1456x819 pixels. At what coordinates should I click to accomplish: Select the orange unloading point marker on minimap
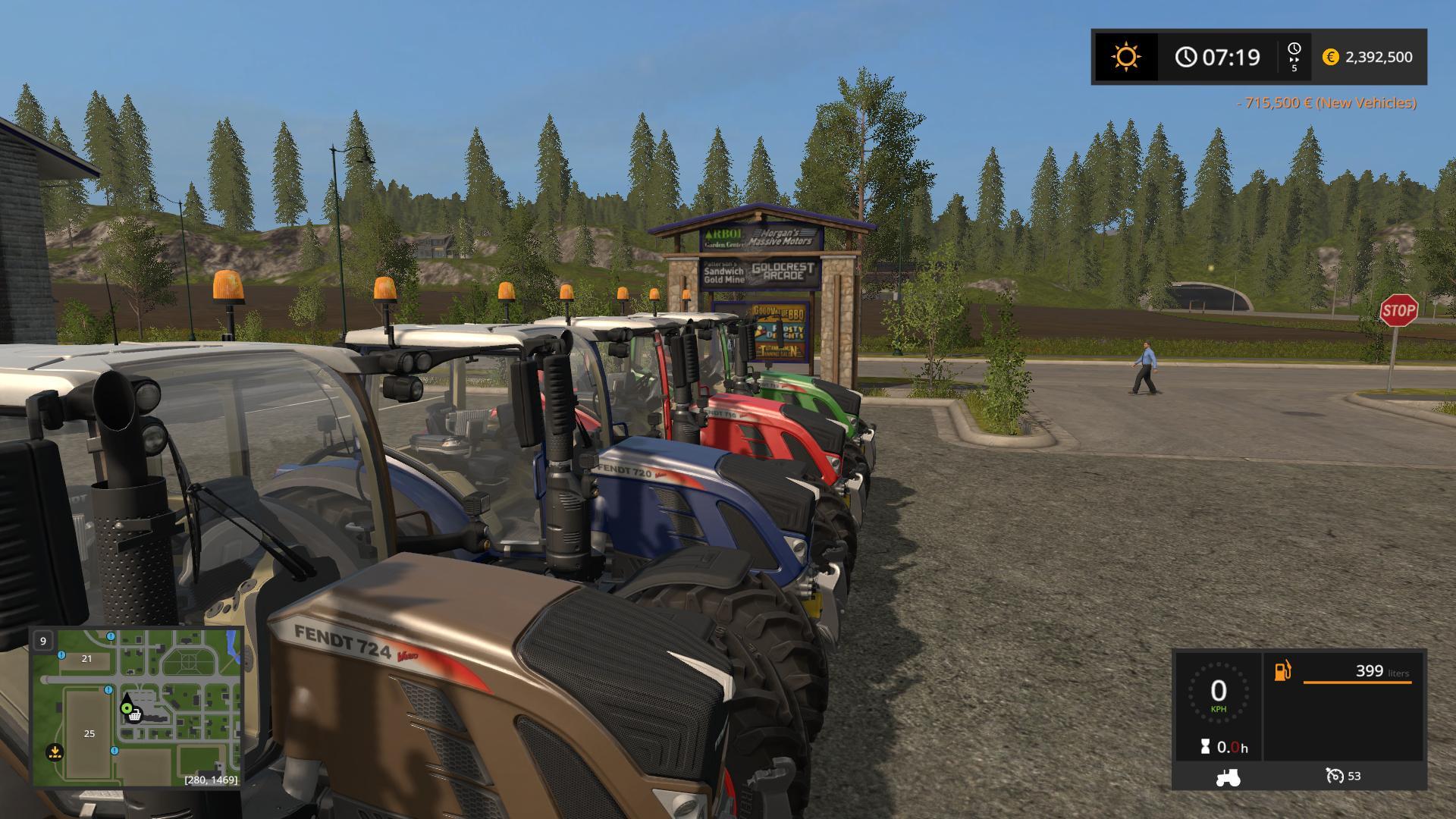pos(55,752)
